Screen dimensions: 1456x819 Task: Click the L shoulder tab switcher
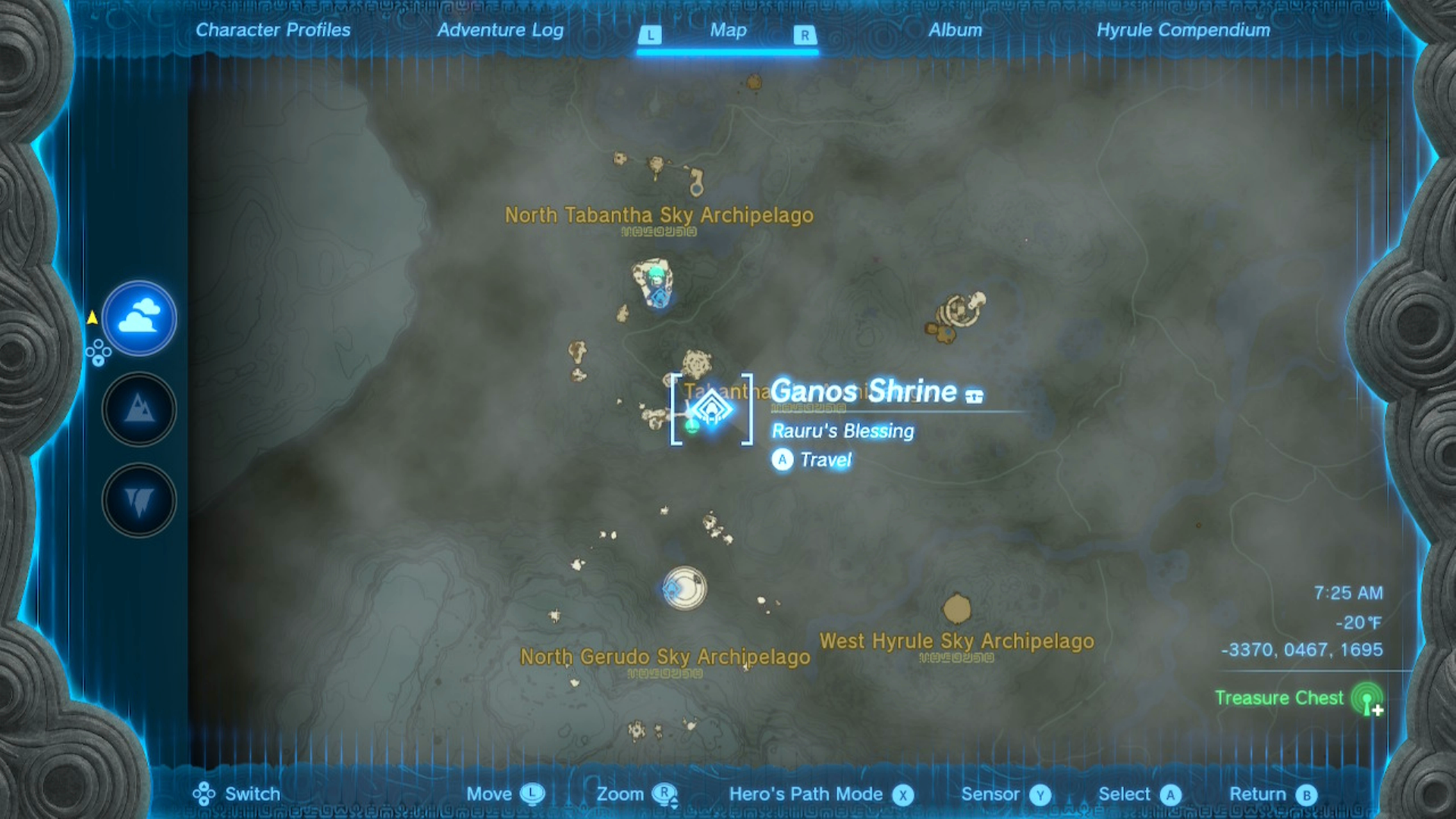coord(650,33)
